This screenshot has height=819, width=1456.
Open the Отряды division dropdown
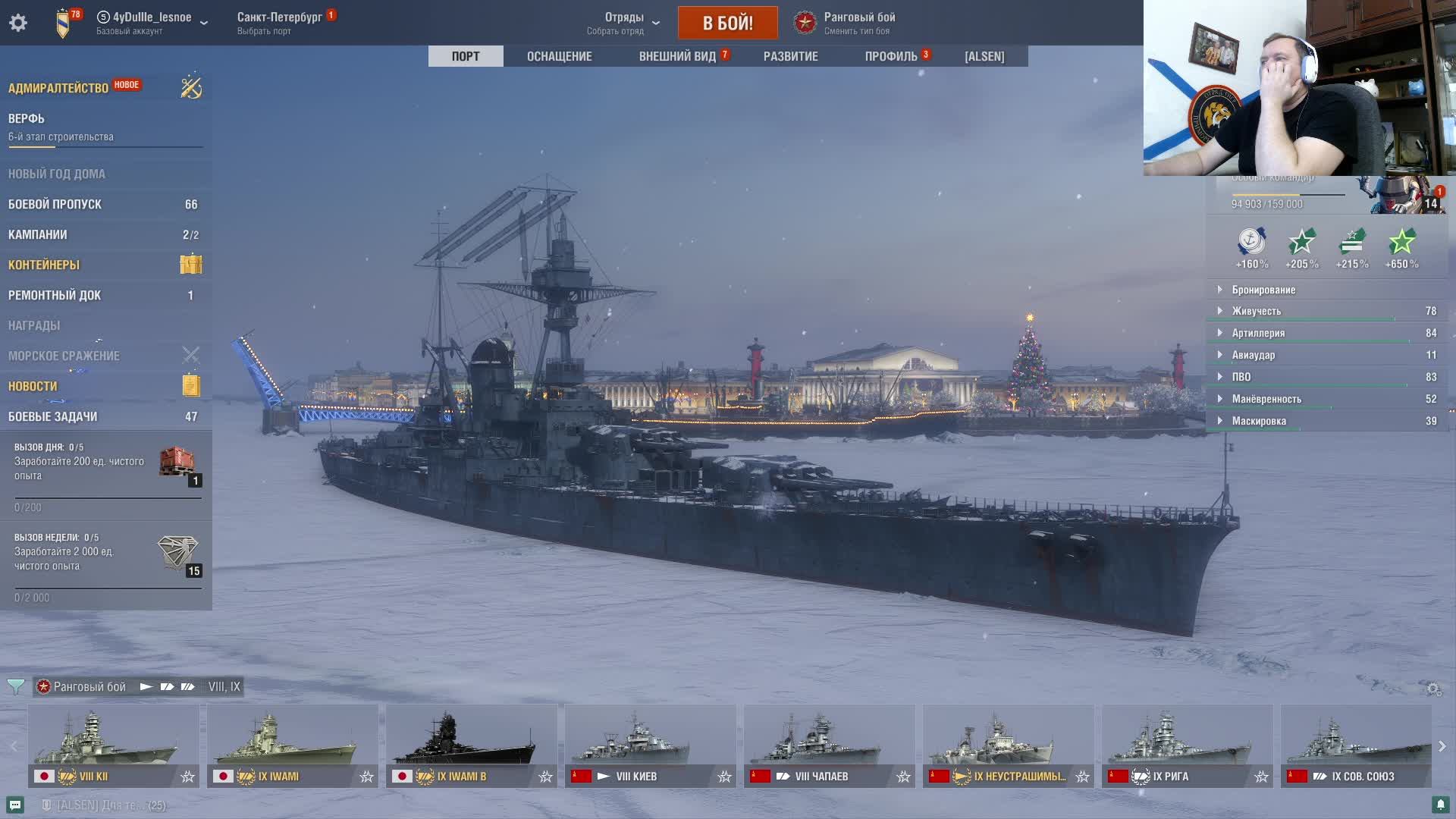point(624,23)
